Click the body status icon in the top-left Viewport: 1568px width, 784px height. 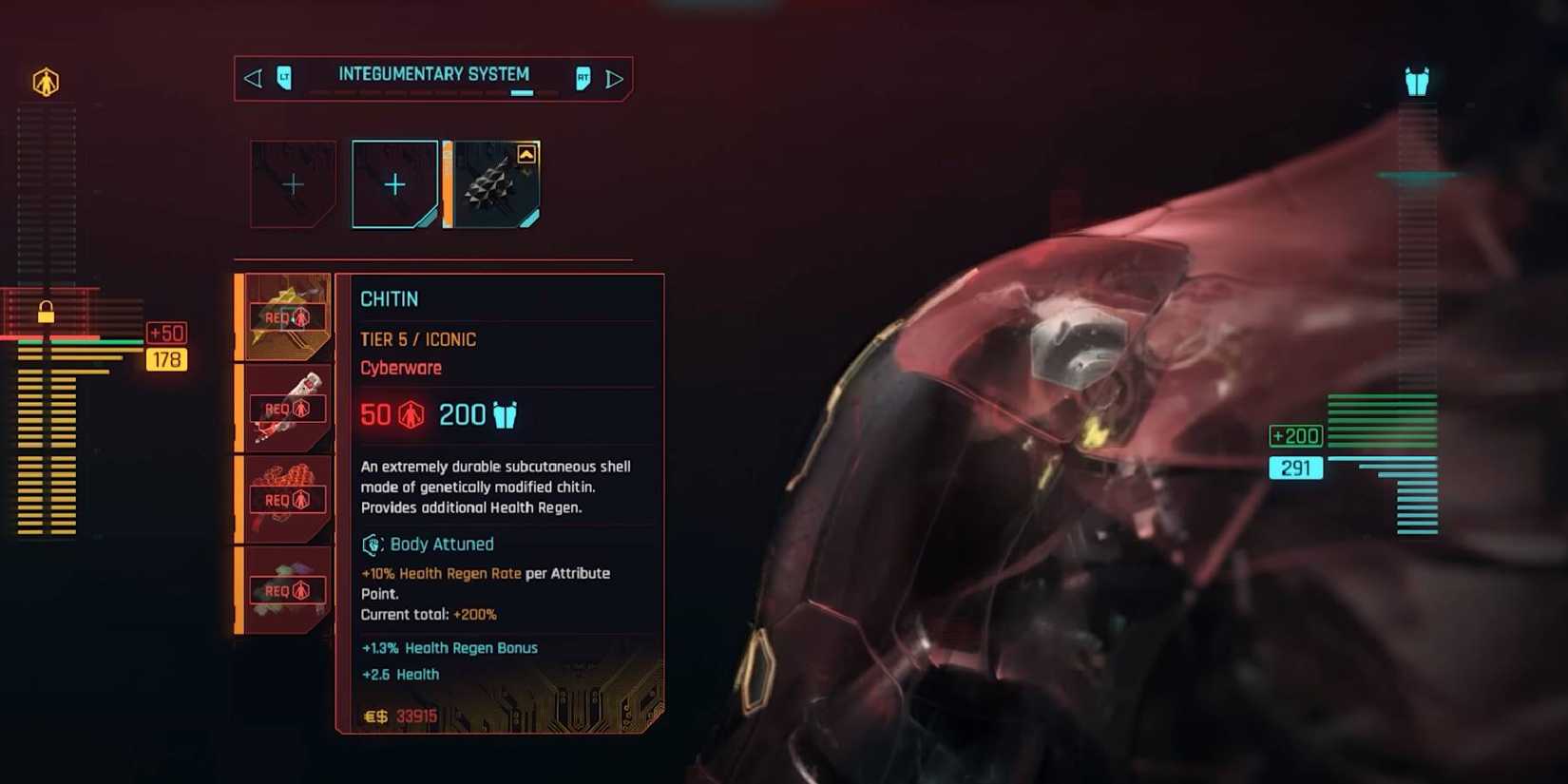point(47,82)
